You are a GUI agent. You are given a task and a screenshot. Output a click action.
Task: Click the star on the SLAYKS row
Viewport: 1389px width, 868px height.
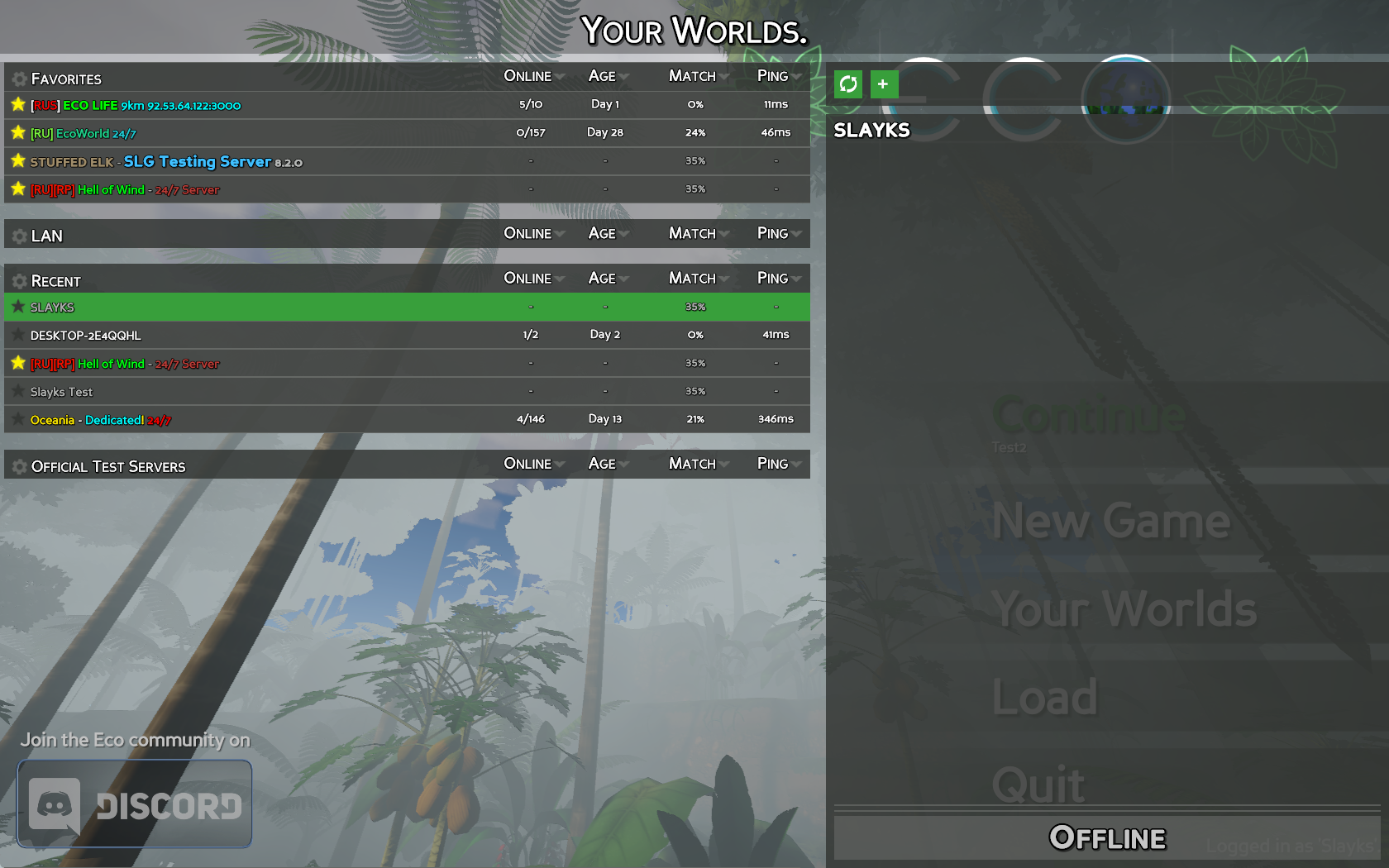pyautogui.click(x=18, y=306)
